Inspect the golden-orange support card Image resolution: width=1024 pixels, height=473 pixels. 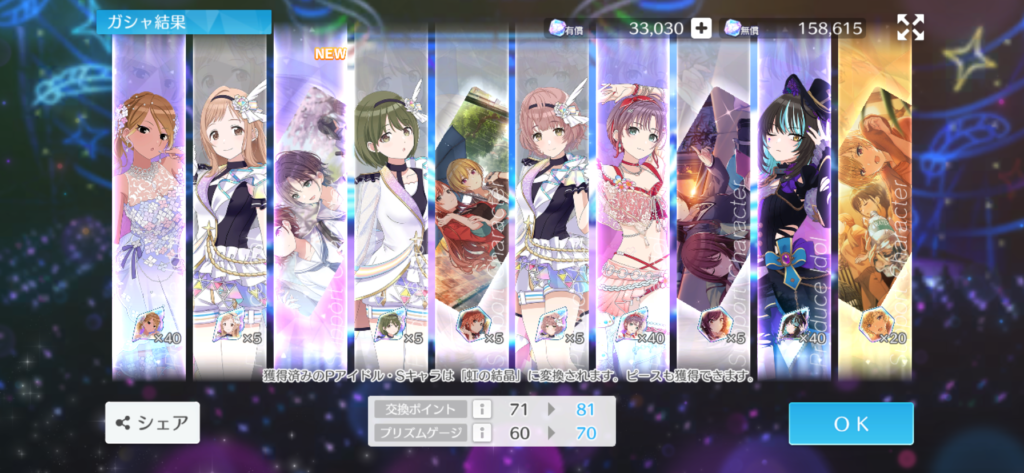pos(875,200)
